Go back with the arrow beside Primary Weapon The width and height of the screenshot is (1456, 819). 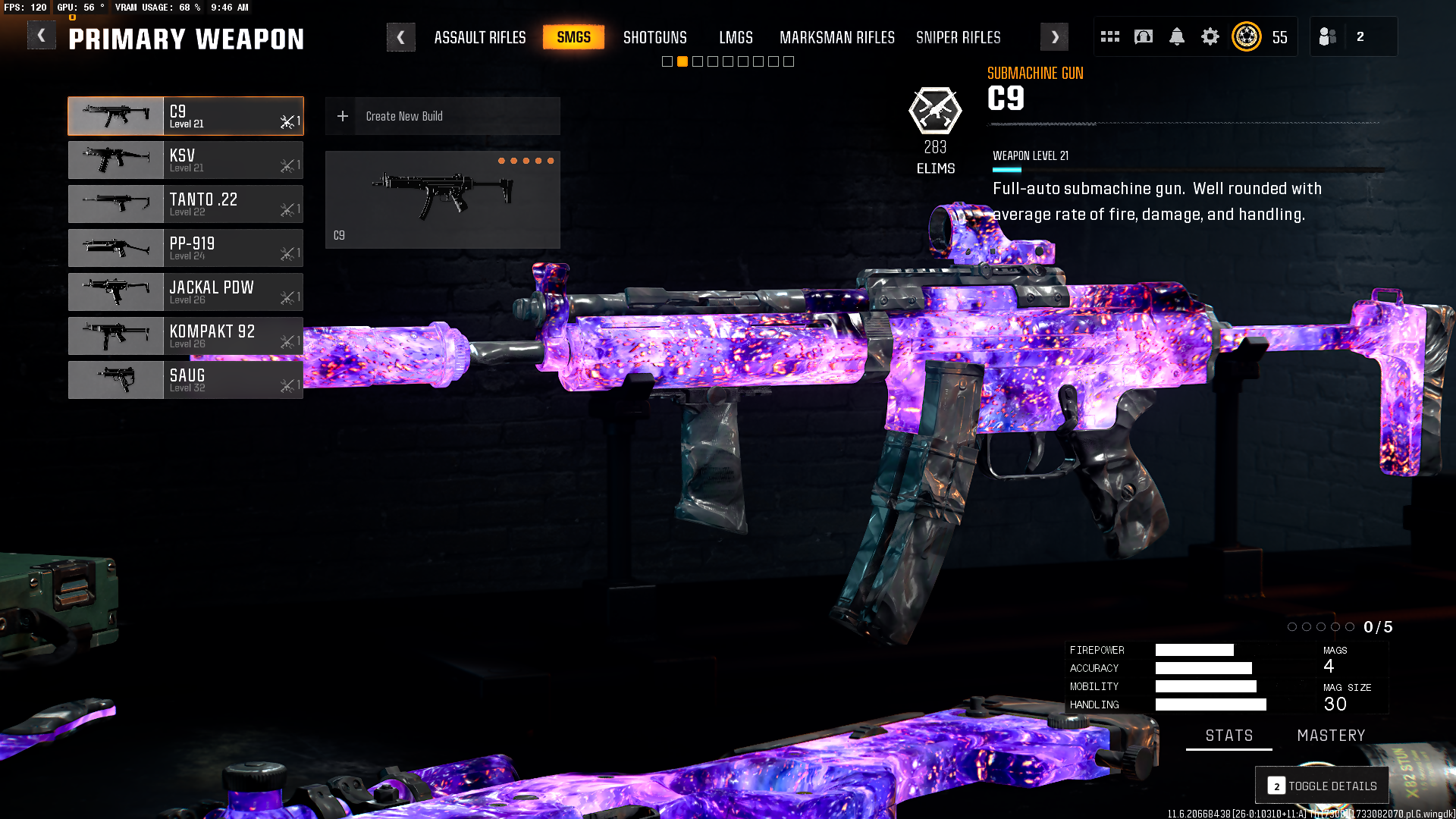pyautogui.click(x=42, y=36)
